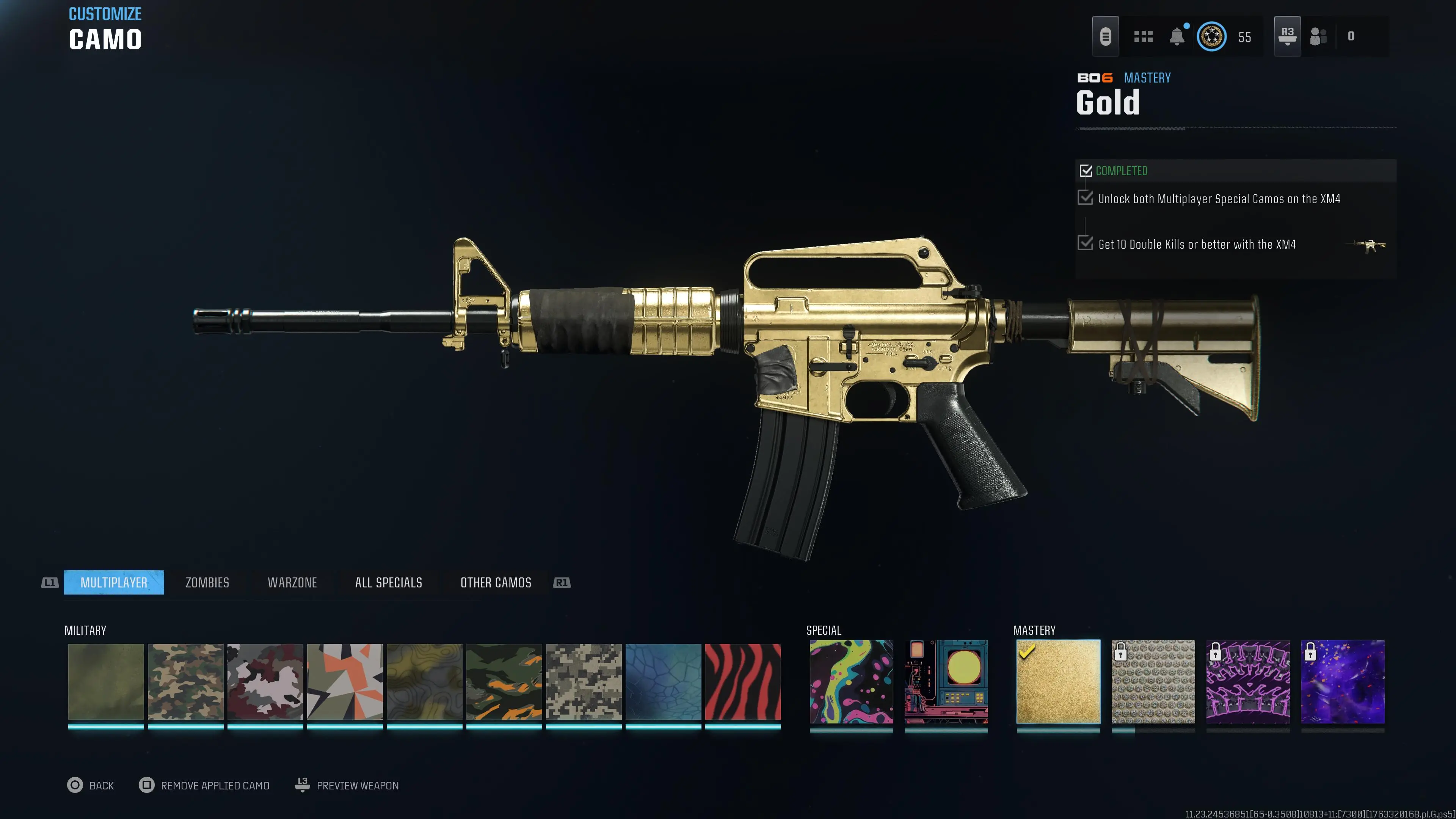Check the Get 10 Double Kills challenge box

click(x=1085, y=243)
